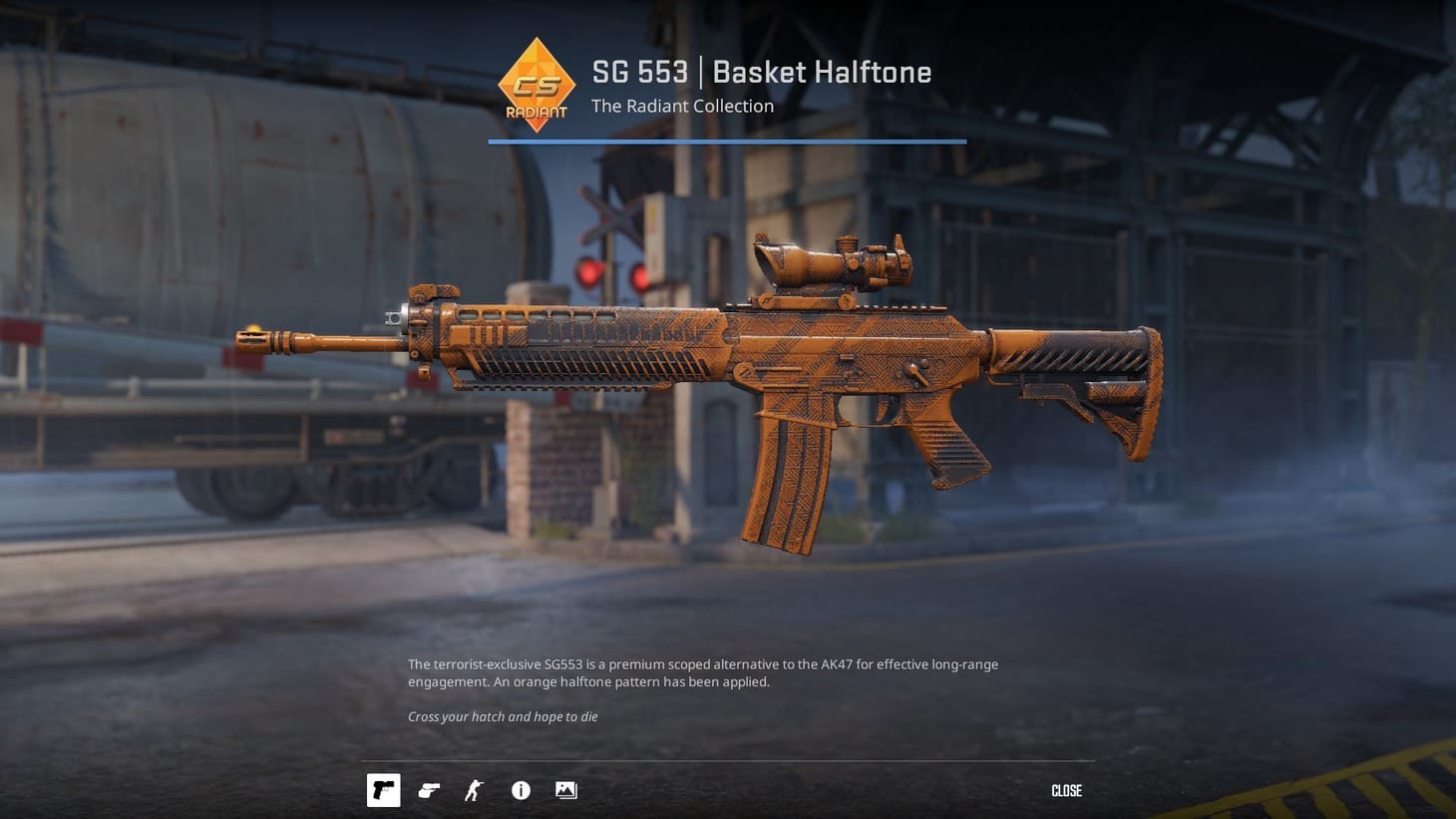The width and height of the screenshot is (1456, 819).
Task: Open The Radiant Collection link
Action: click(x=682, y=106)
